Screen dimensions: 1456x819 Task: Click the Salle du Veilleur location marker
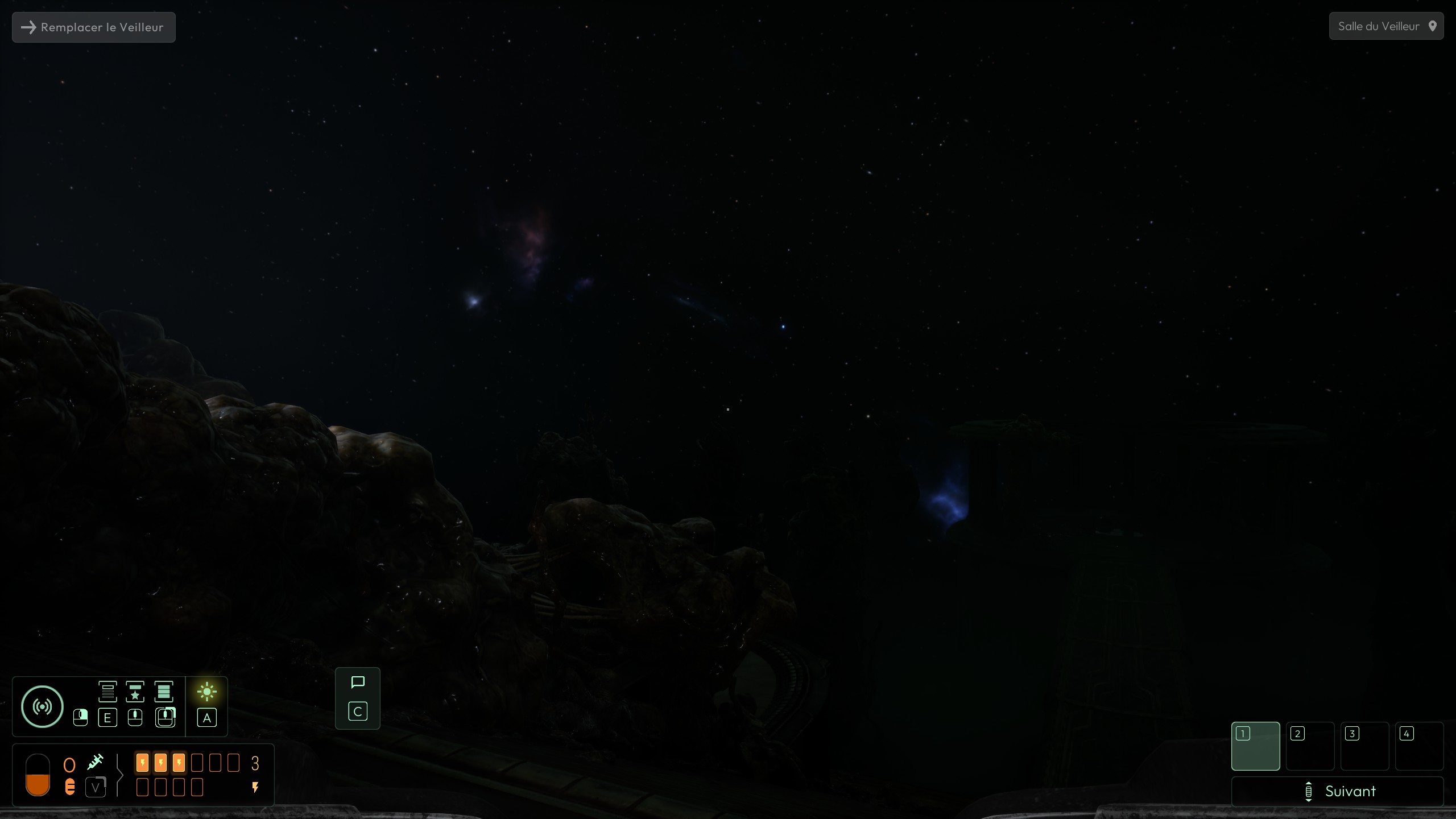[x=1385, y=26]
